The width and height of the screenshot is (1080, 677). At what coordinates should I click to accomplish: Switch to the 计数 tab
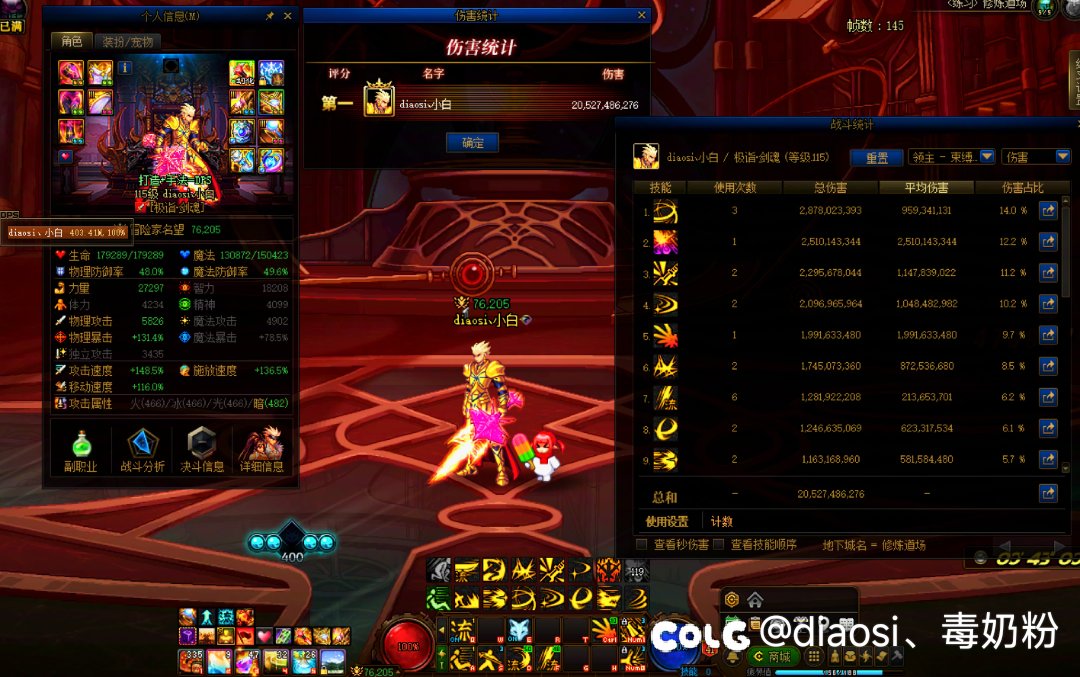[721, 521]
